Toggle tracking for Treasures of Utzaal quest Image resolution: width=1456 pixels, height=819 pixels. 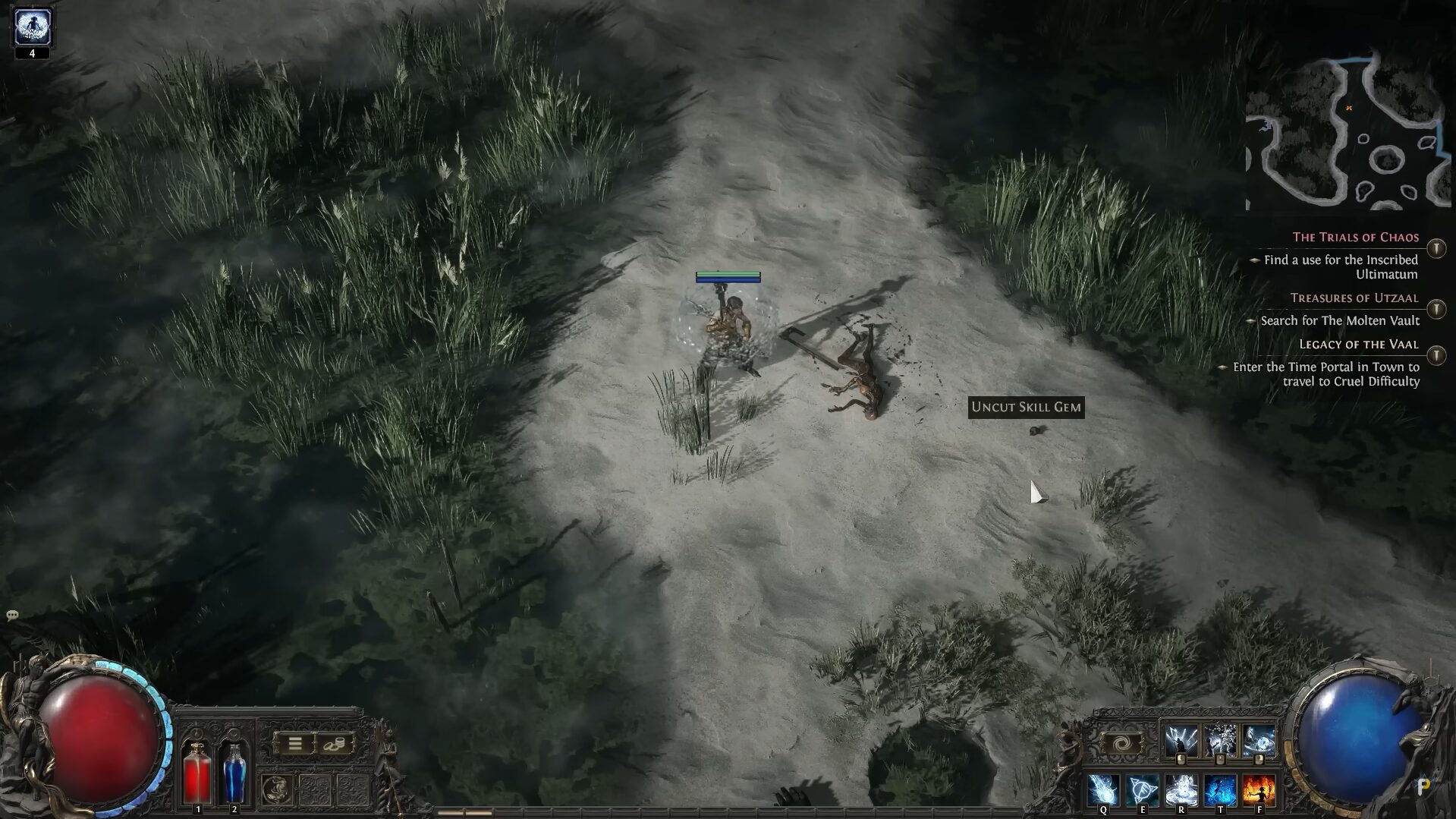(1436, 309)
